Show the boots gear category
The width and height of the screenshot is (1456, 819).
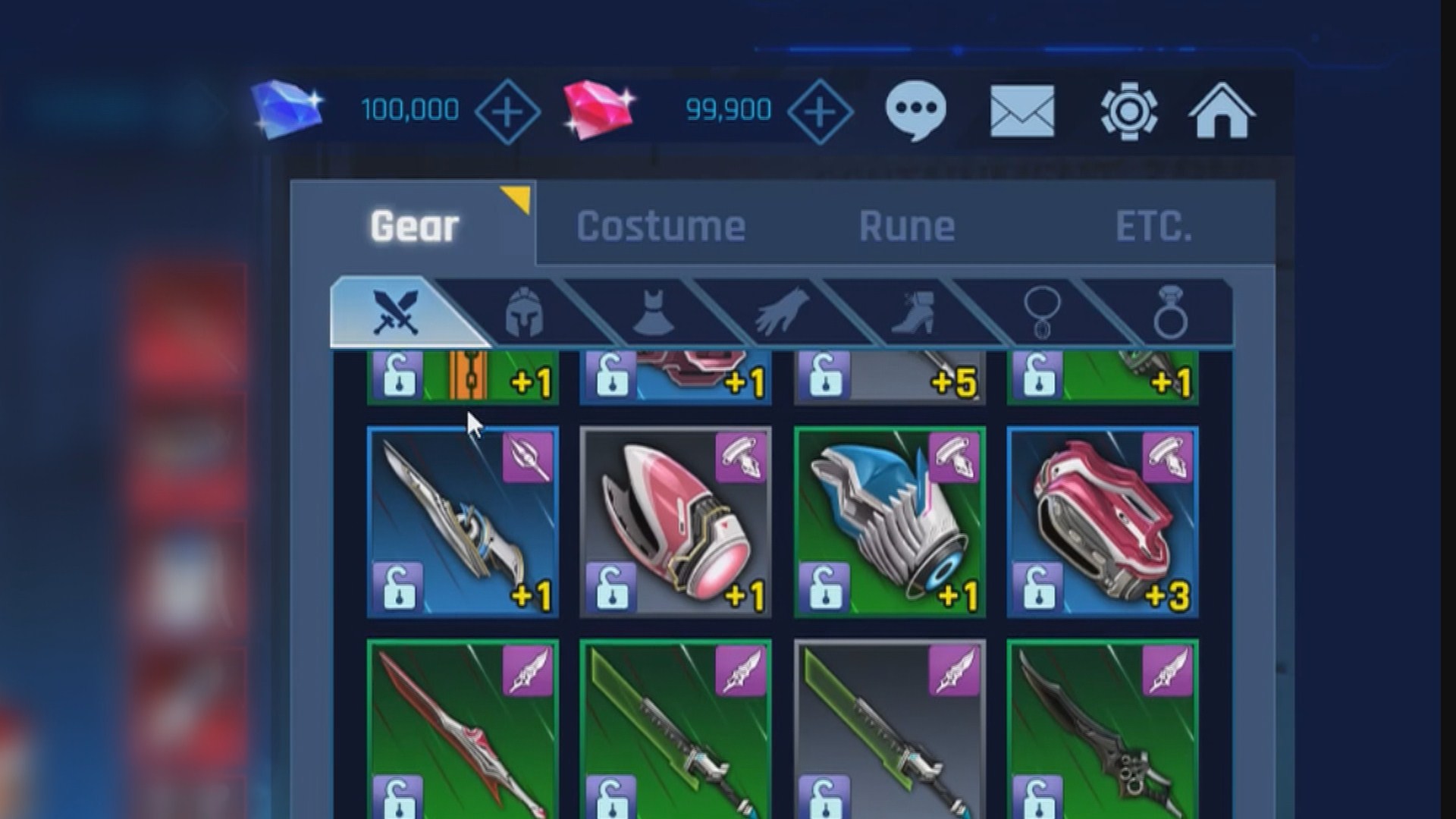click(912, 312)
